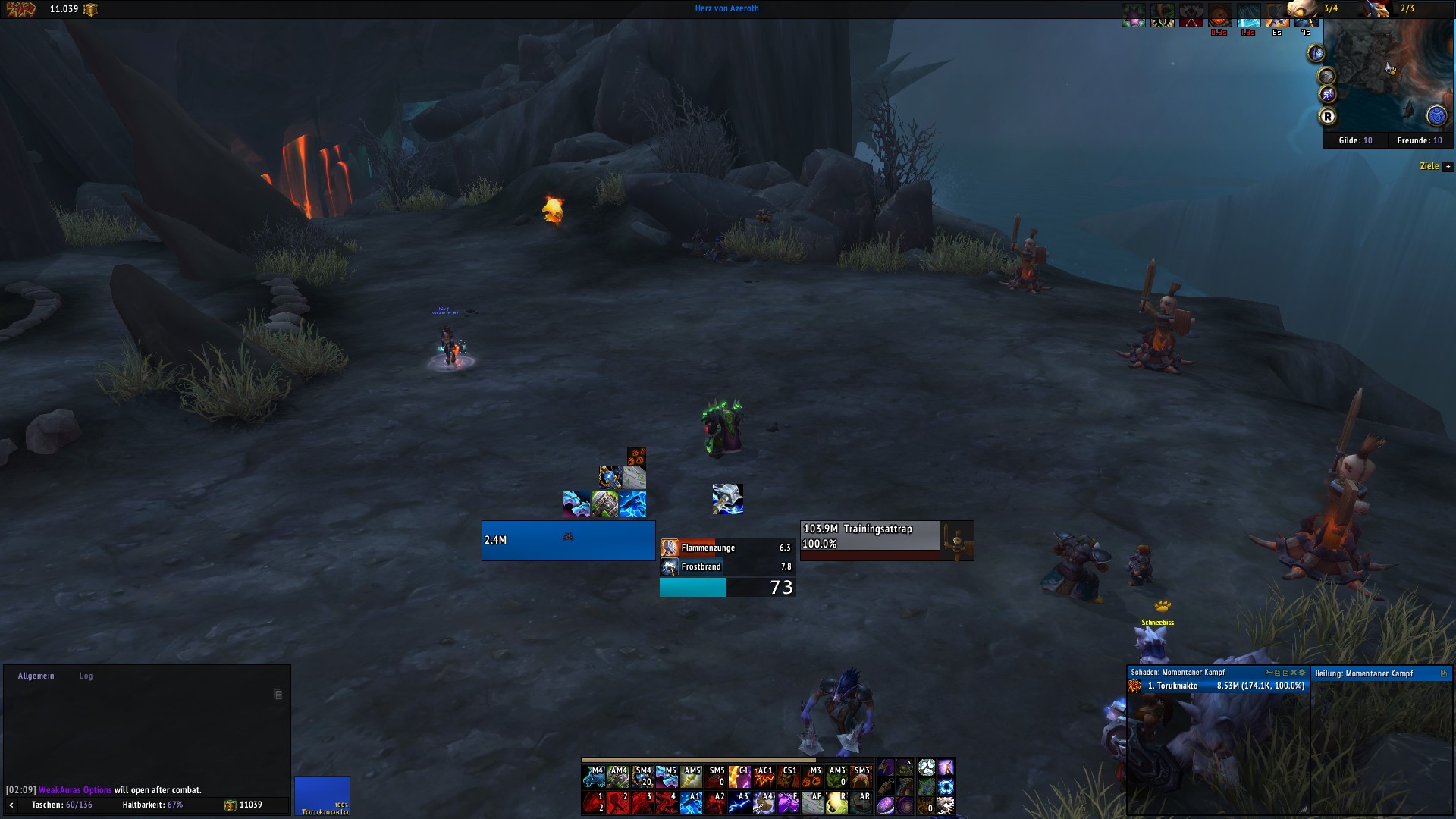
Task: Open the Freunde friends list display
Action: [1419, 140]
